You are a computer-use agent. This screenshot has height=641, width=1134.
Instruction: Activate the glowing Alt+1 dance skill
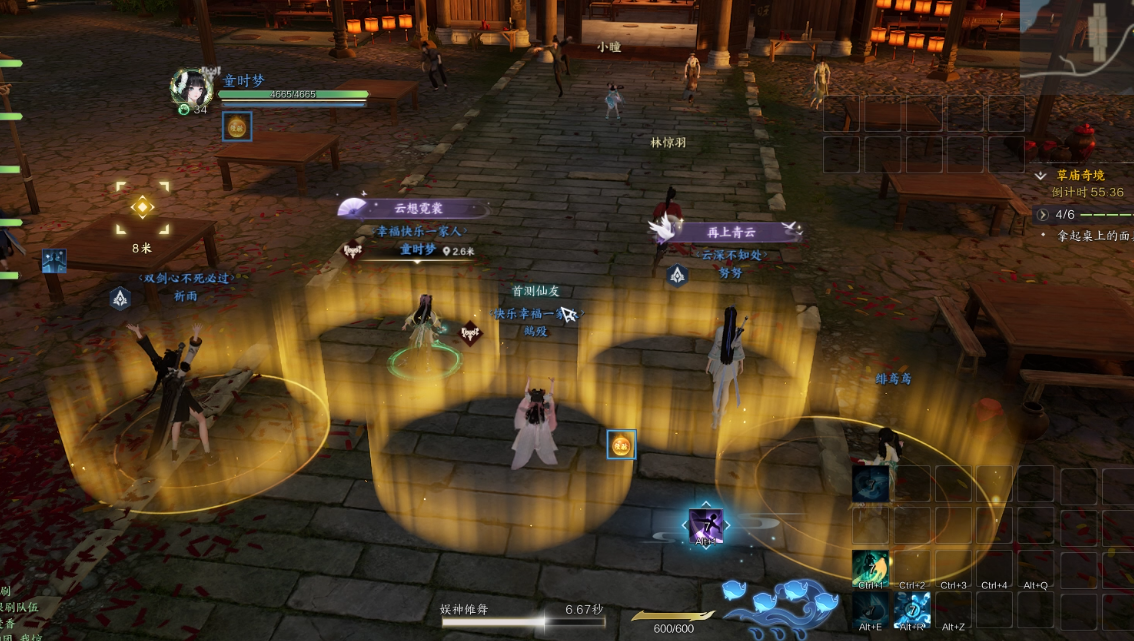[705, 525]
